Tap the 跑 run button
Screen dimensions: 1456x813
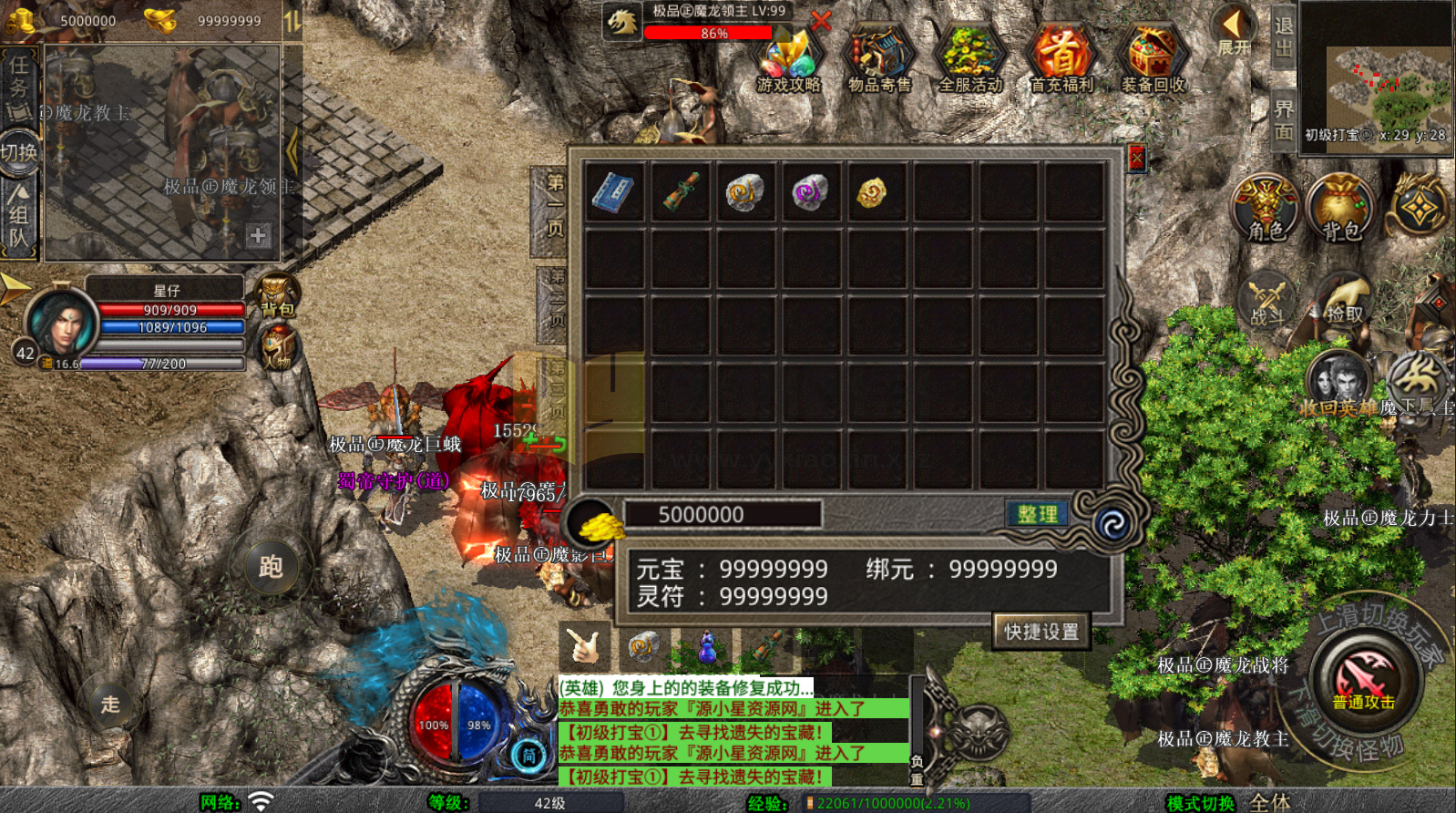coord(271,567)
